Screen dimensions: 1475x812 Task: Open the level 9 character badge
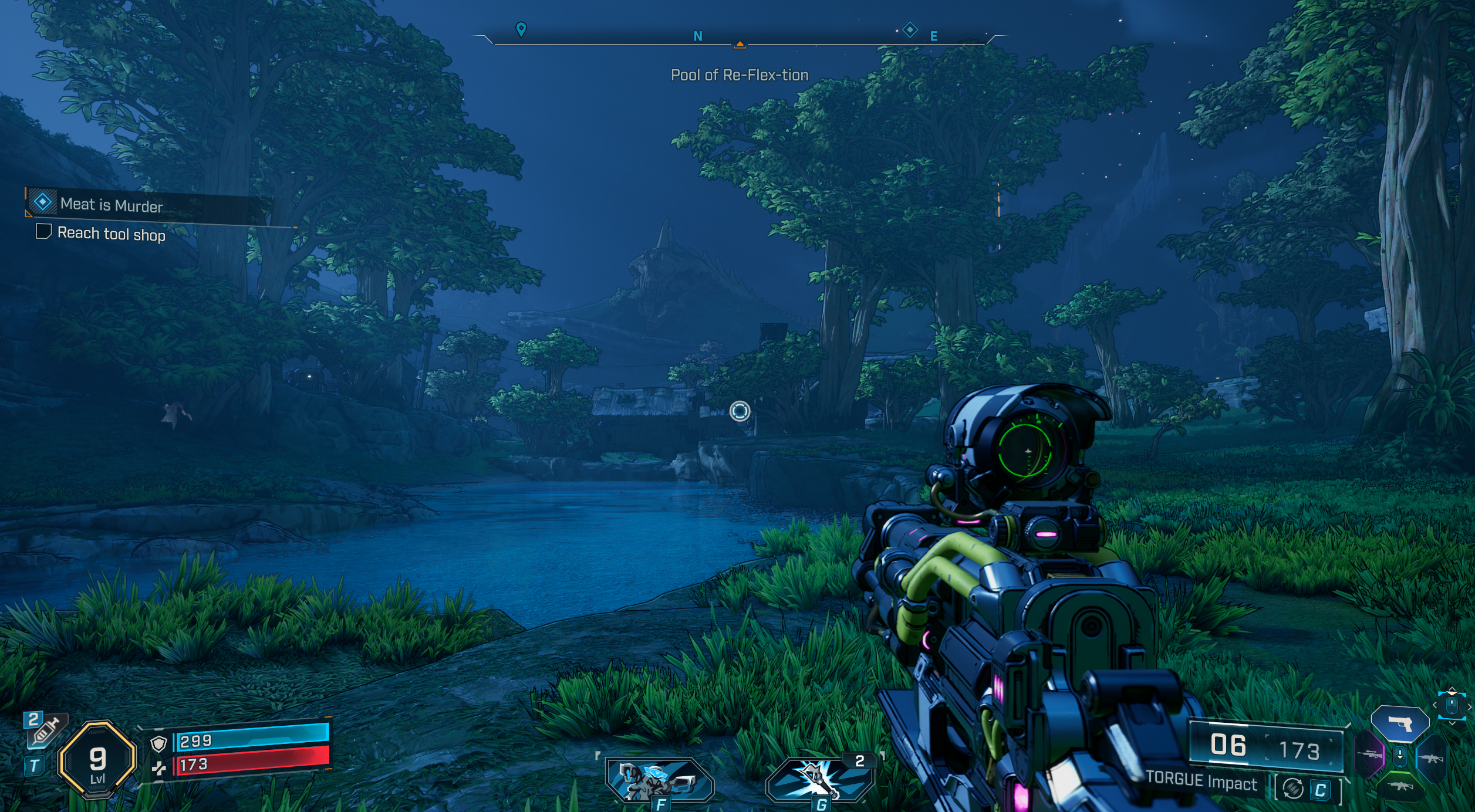click(97, 760)
